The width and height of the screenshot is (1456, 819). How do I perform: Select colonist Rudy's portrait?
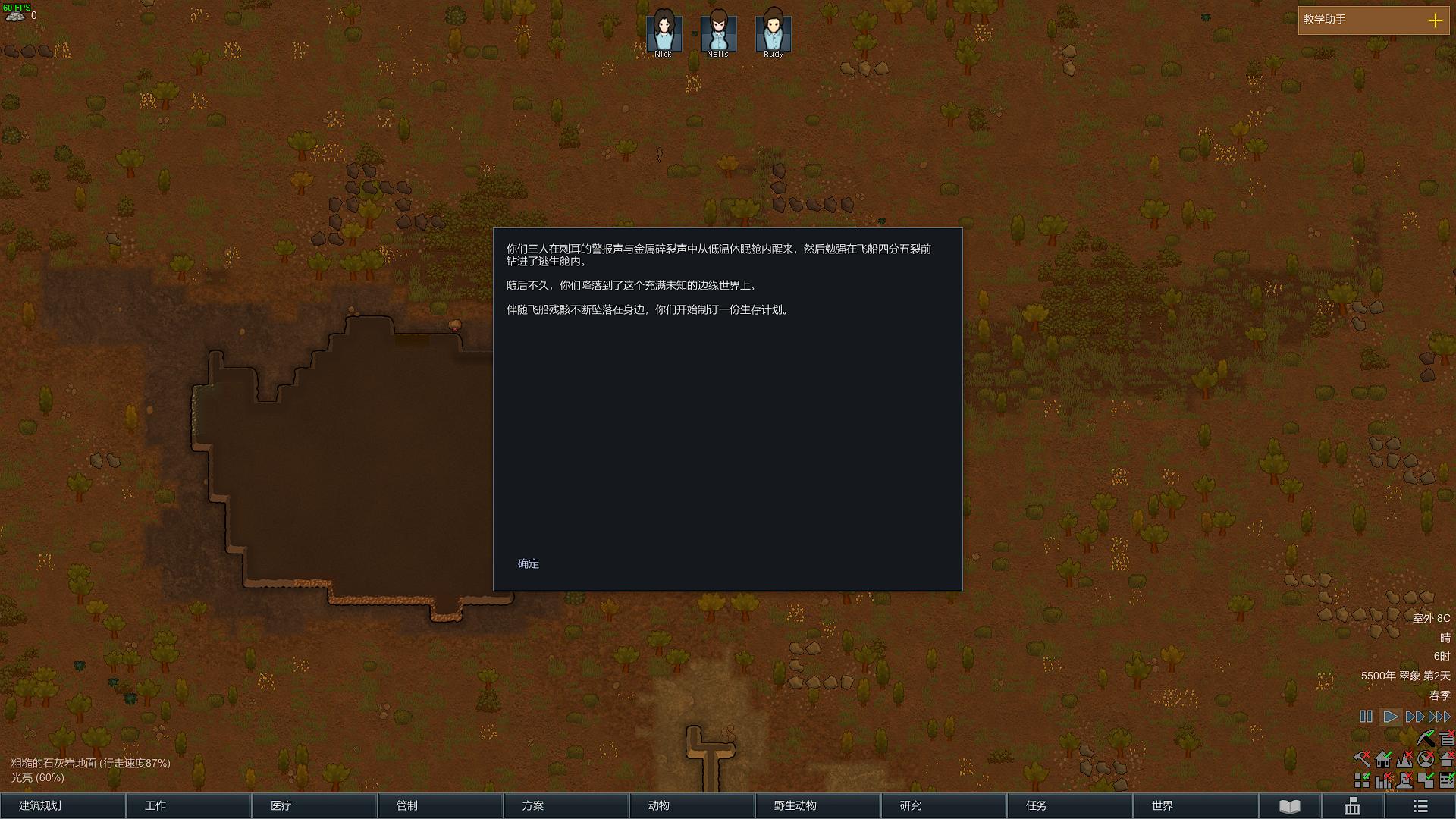[773, 33]
